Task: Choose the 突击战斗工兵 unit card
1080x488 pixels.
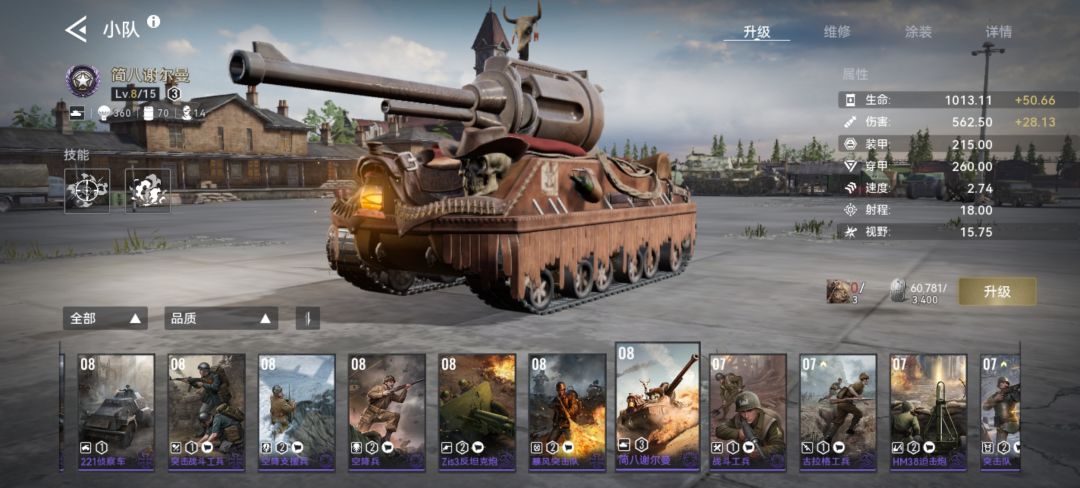Action: point(206,411)
